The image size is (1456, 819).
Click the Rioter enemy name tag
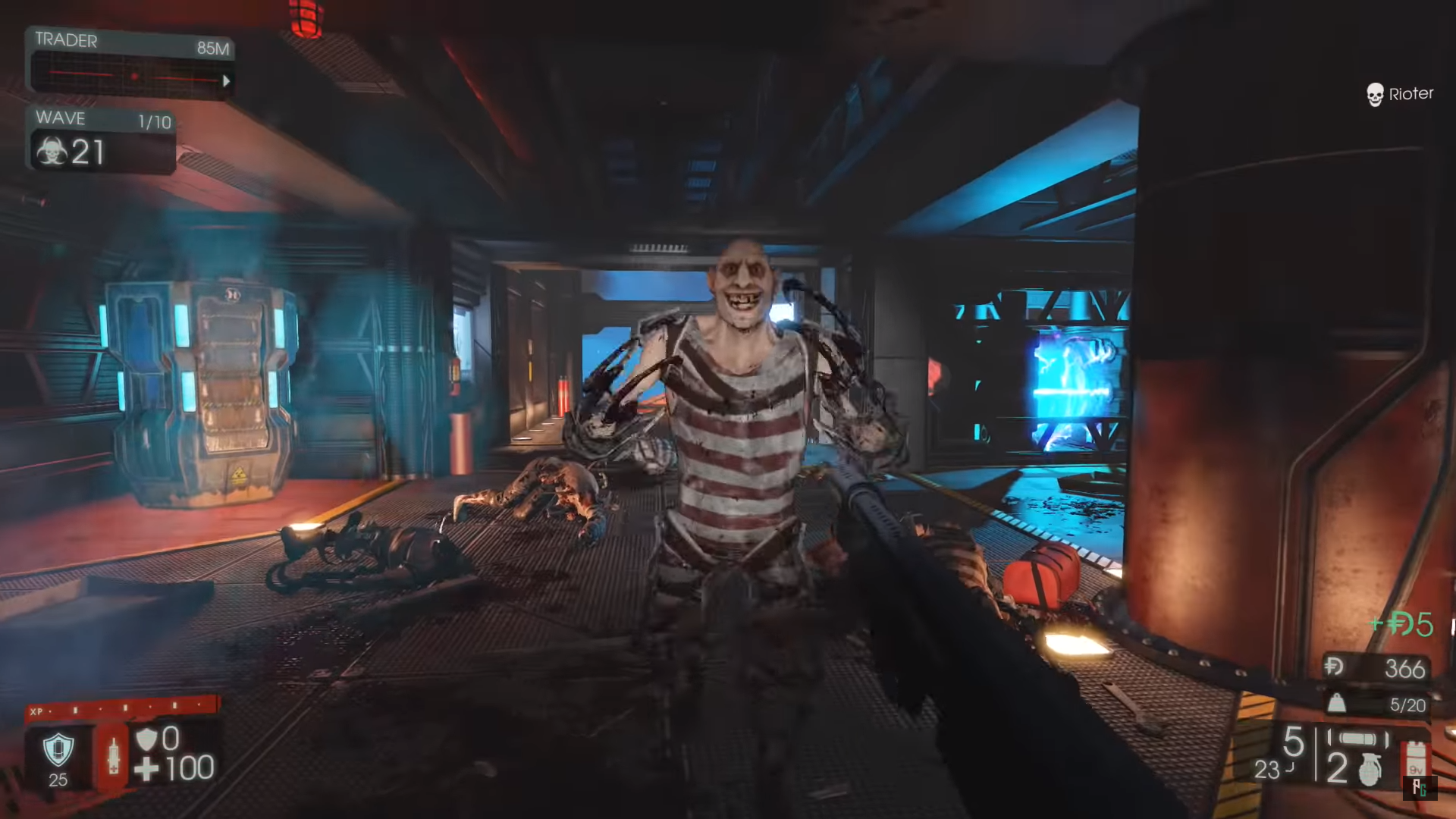(1412, 94)
